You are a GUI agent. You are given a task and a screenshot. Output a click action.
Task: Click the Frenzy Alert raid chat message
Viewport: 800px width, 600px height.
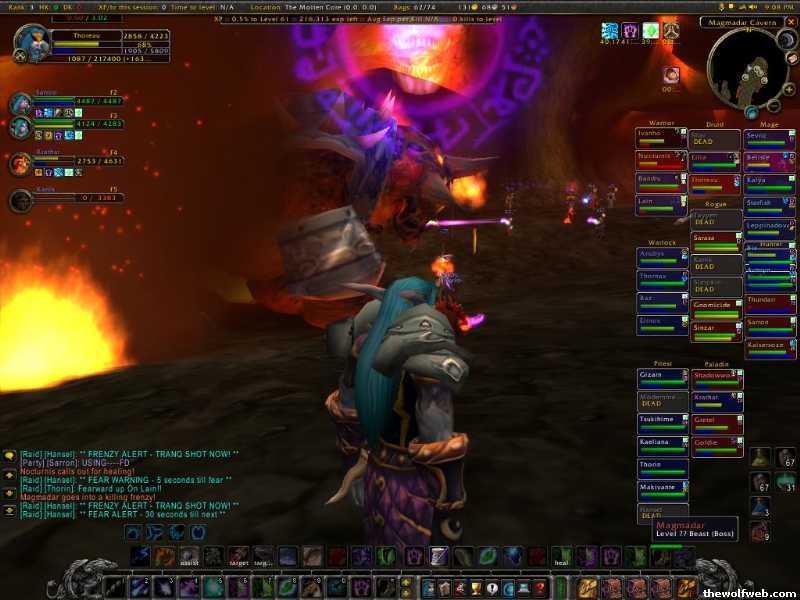[130, 454]
